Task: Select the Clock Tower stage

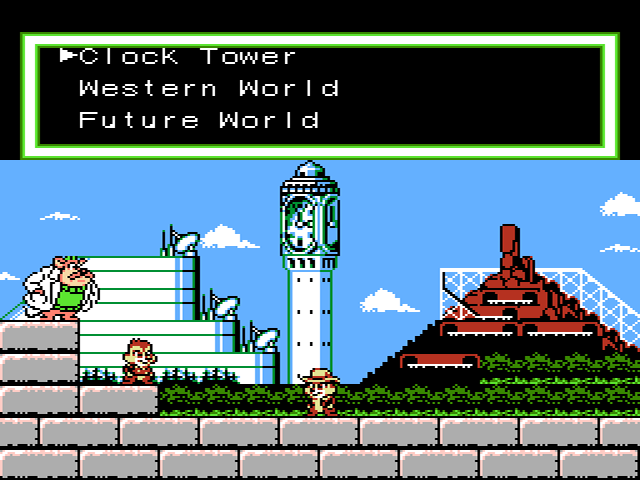Action: pyautogui.click(x=188, y=56)
